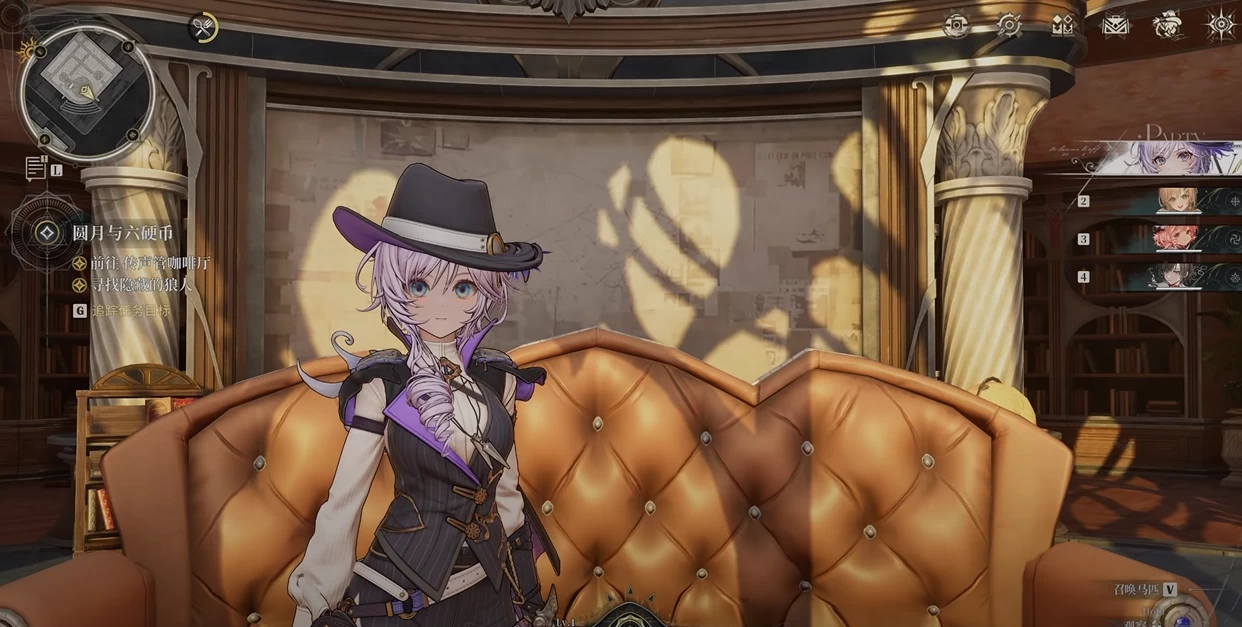Select the purple-haired active party leader portrait
Screen dimensions: 1242x627
[1180, 157]
